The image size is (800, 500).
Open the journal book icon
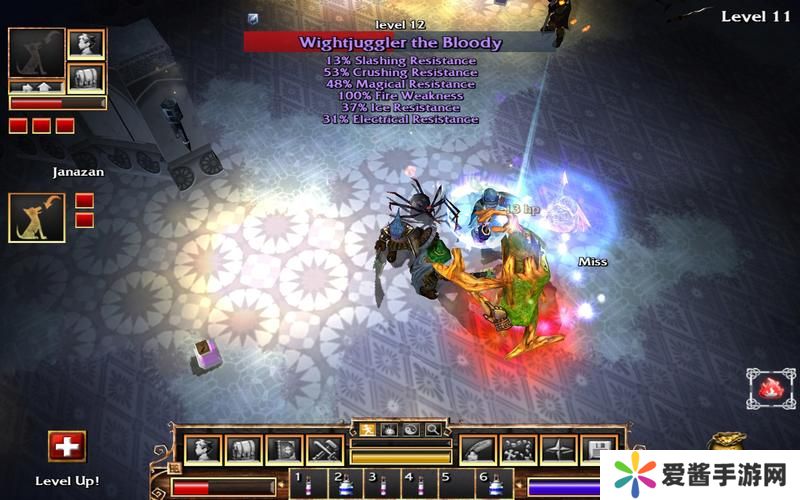pyautogui.click(x=284, y=451)
